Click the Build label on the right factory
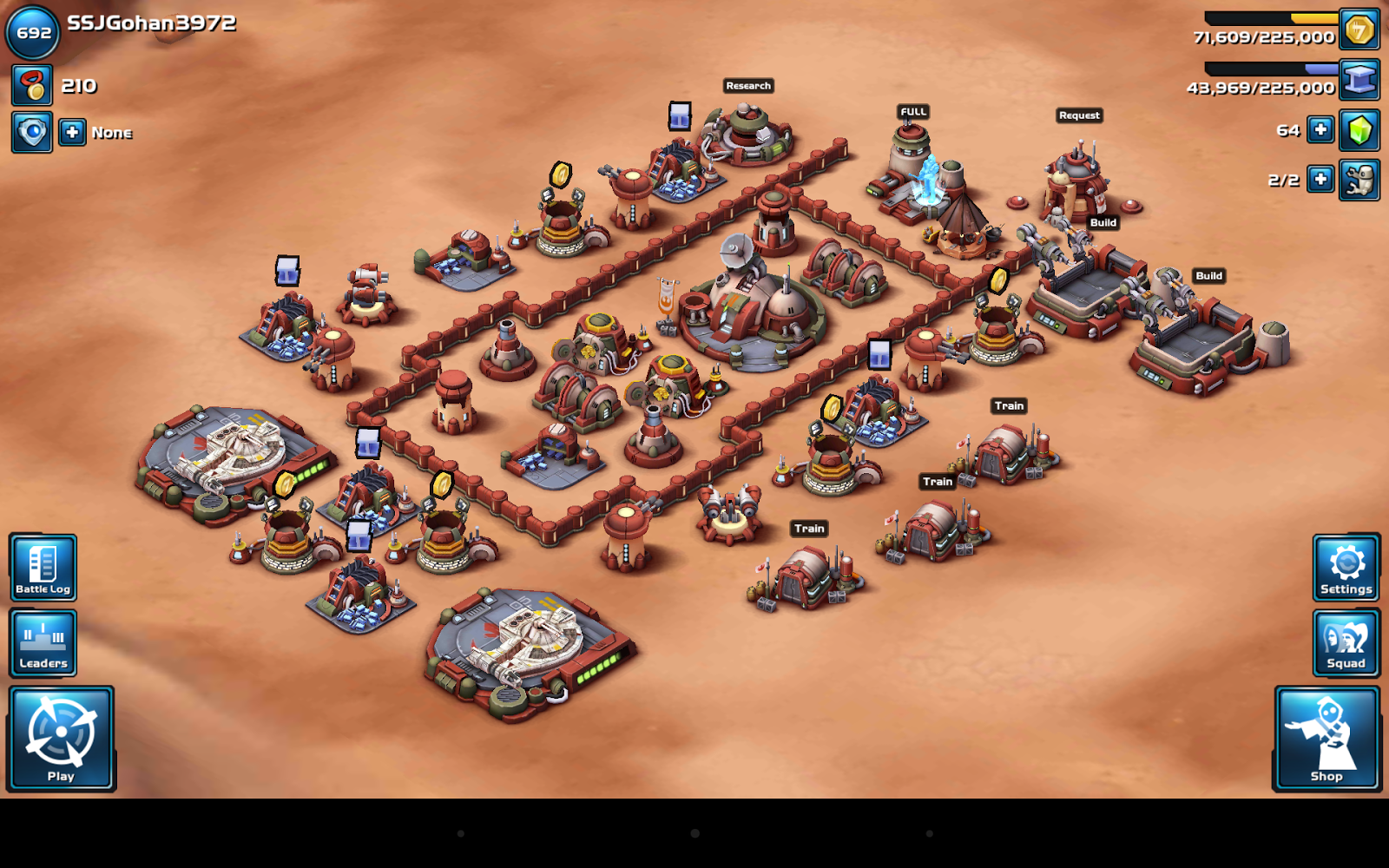This screenshot has width=1389, height=868. coord(1208,276)
